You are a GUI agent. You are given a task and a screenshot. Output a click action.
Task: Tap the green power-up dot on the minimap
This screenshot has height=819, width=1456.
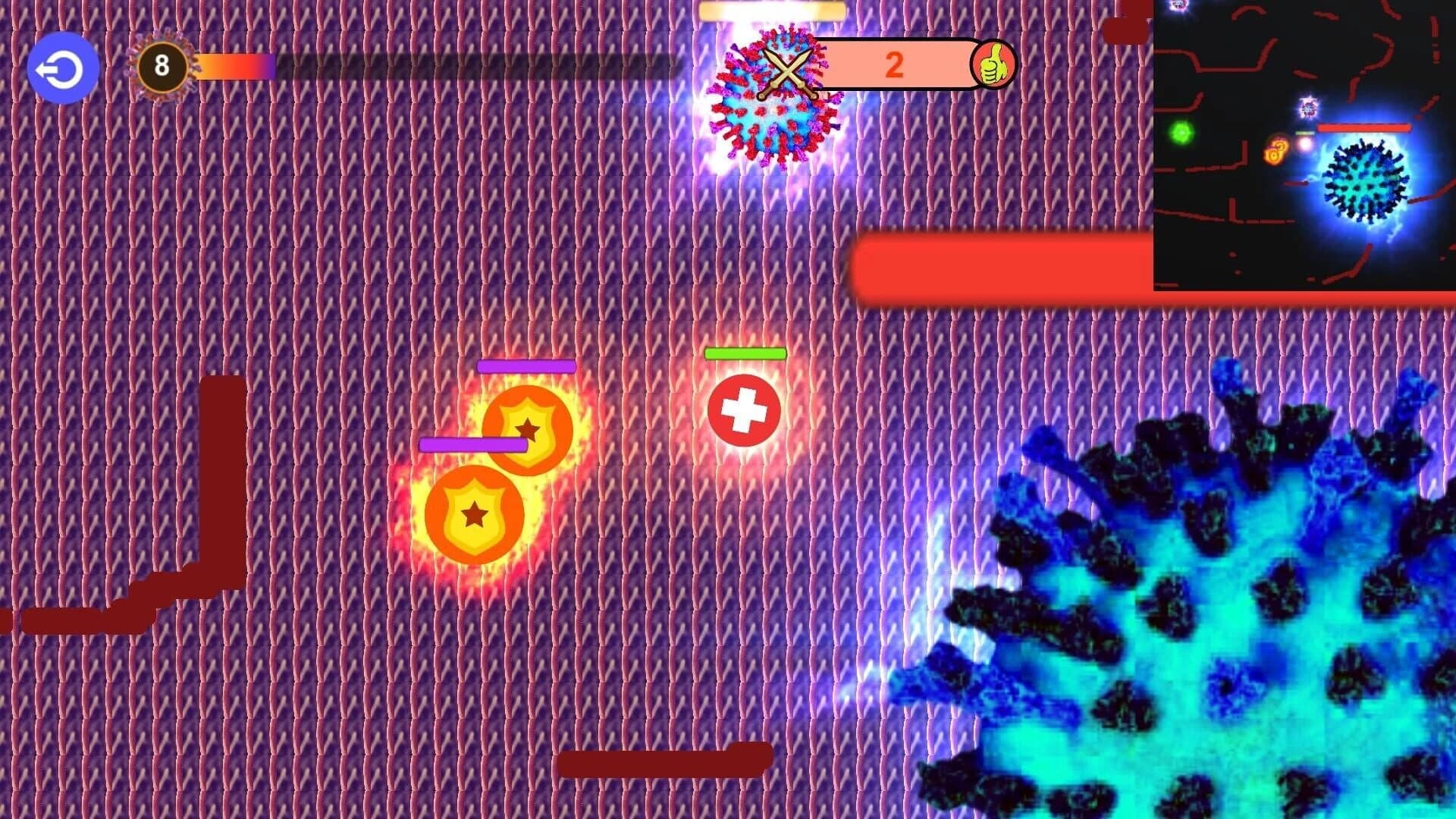(x=1181, y=132)
